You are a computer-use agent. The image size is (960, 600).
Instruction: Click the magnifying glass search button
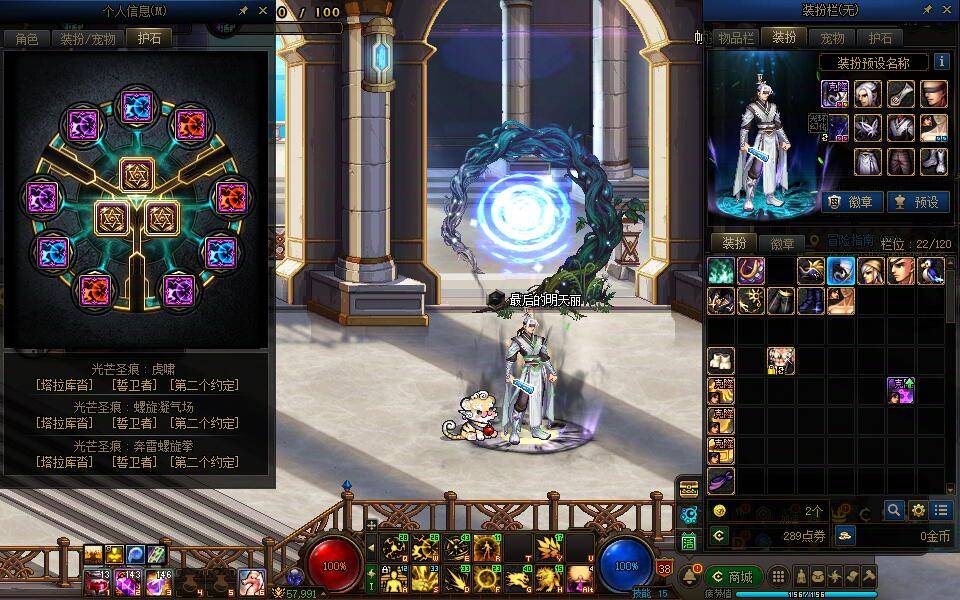893,510
